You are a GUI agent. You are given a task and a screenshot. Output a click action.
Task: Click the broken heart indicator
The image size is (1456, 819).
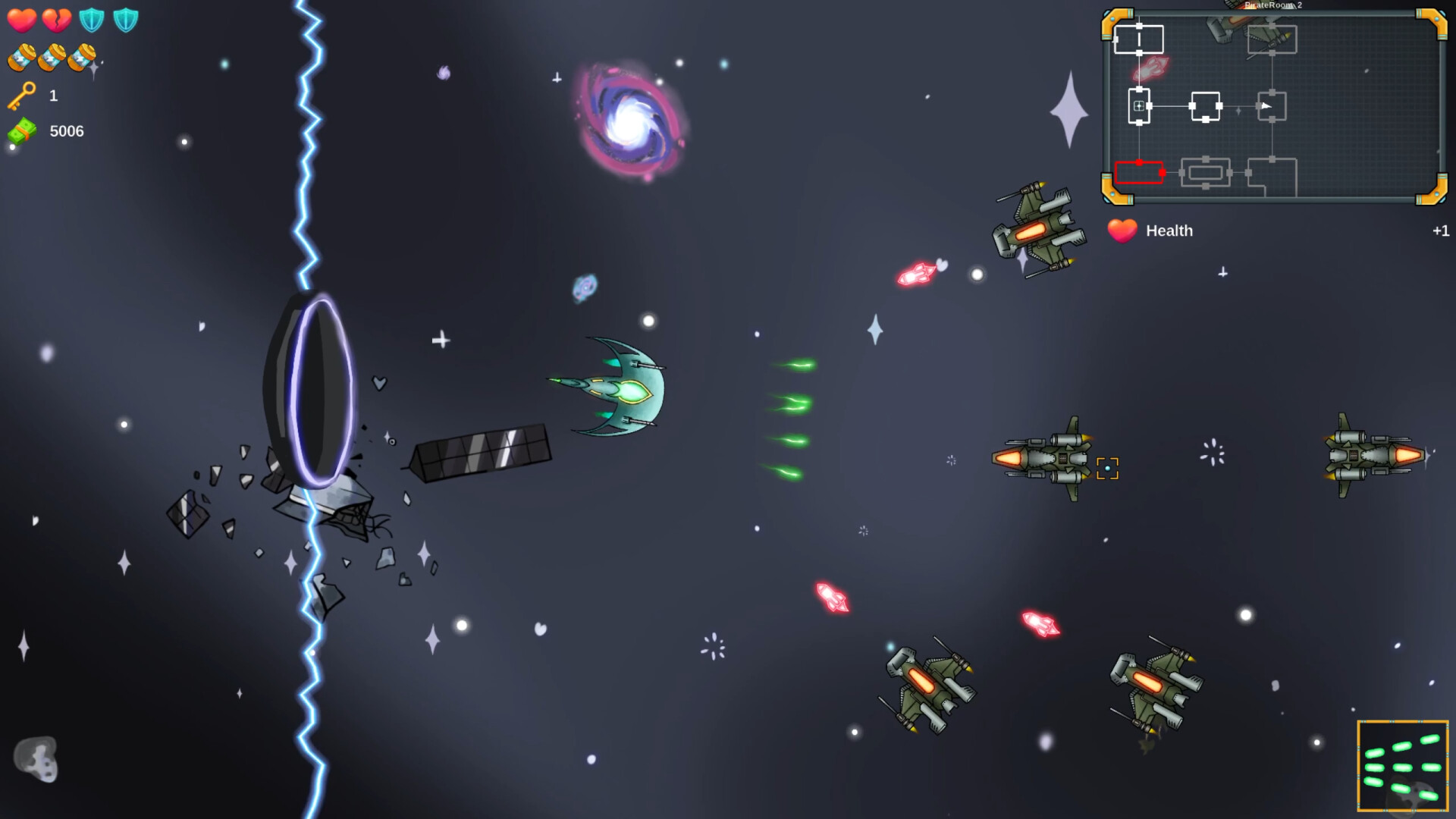pos(57,20)
